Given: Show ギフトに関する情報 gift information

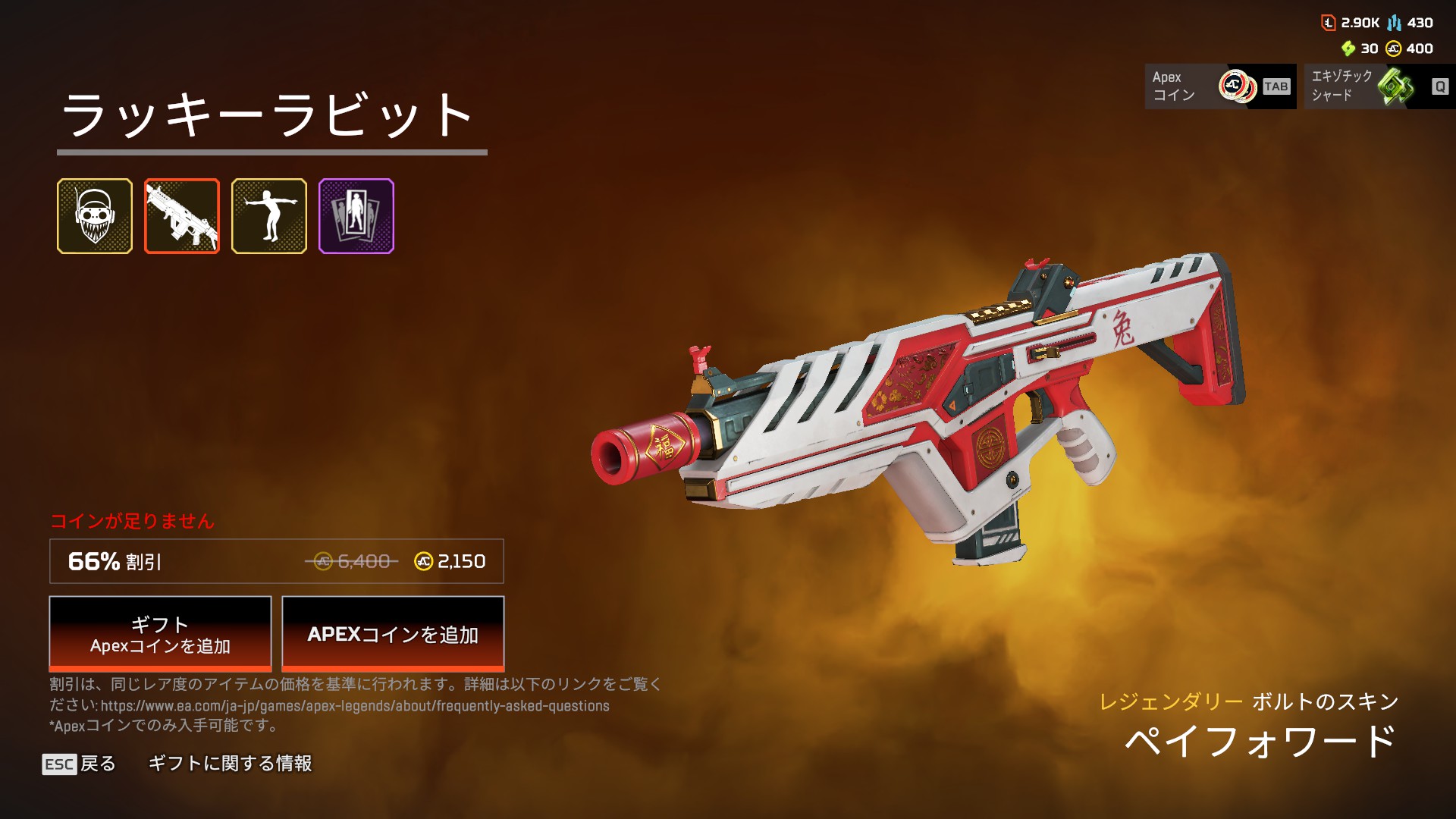Looking at the screenshot, I should [x=230, y=764].
